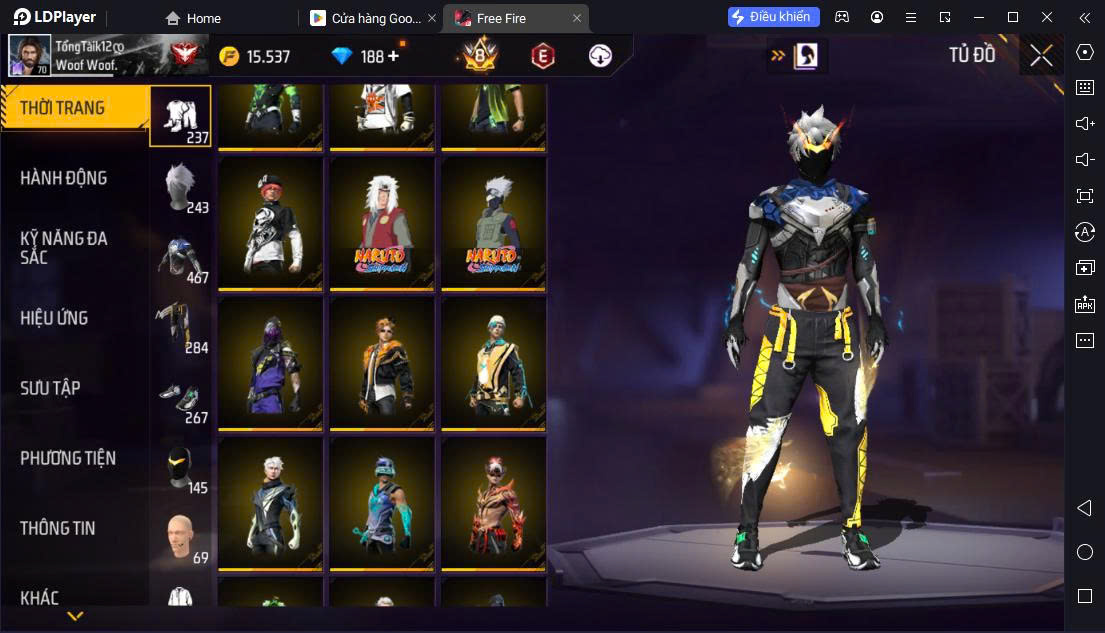
Task: Show the HIỆU ỨNG category
Action: pos(54,318)
